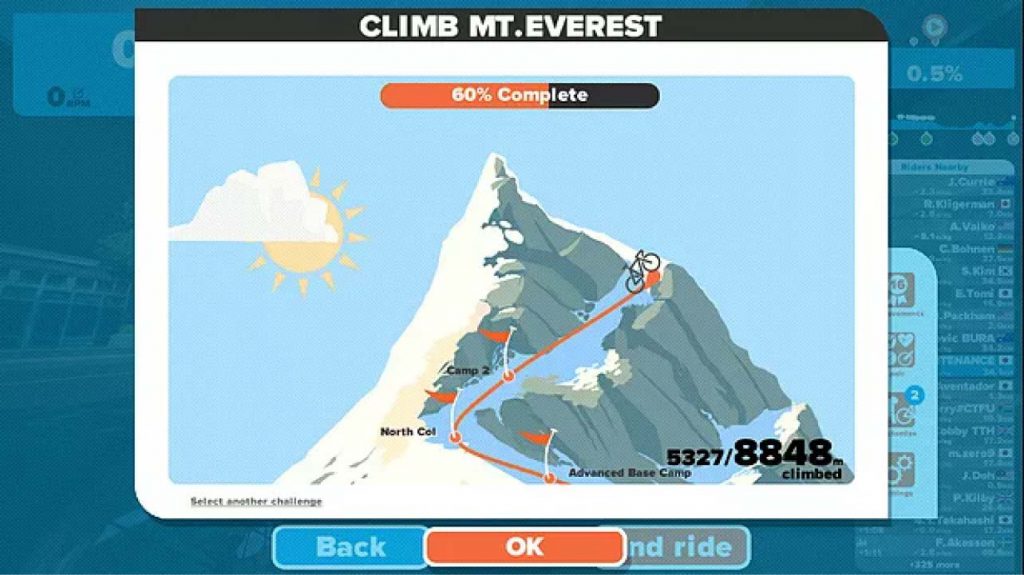Confirm with the orange OK button
Image resolution: width=1024 pixels, height=575 pixels.
pyautogui.click(x=524, y=546)
